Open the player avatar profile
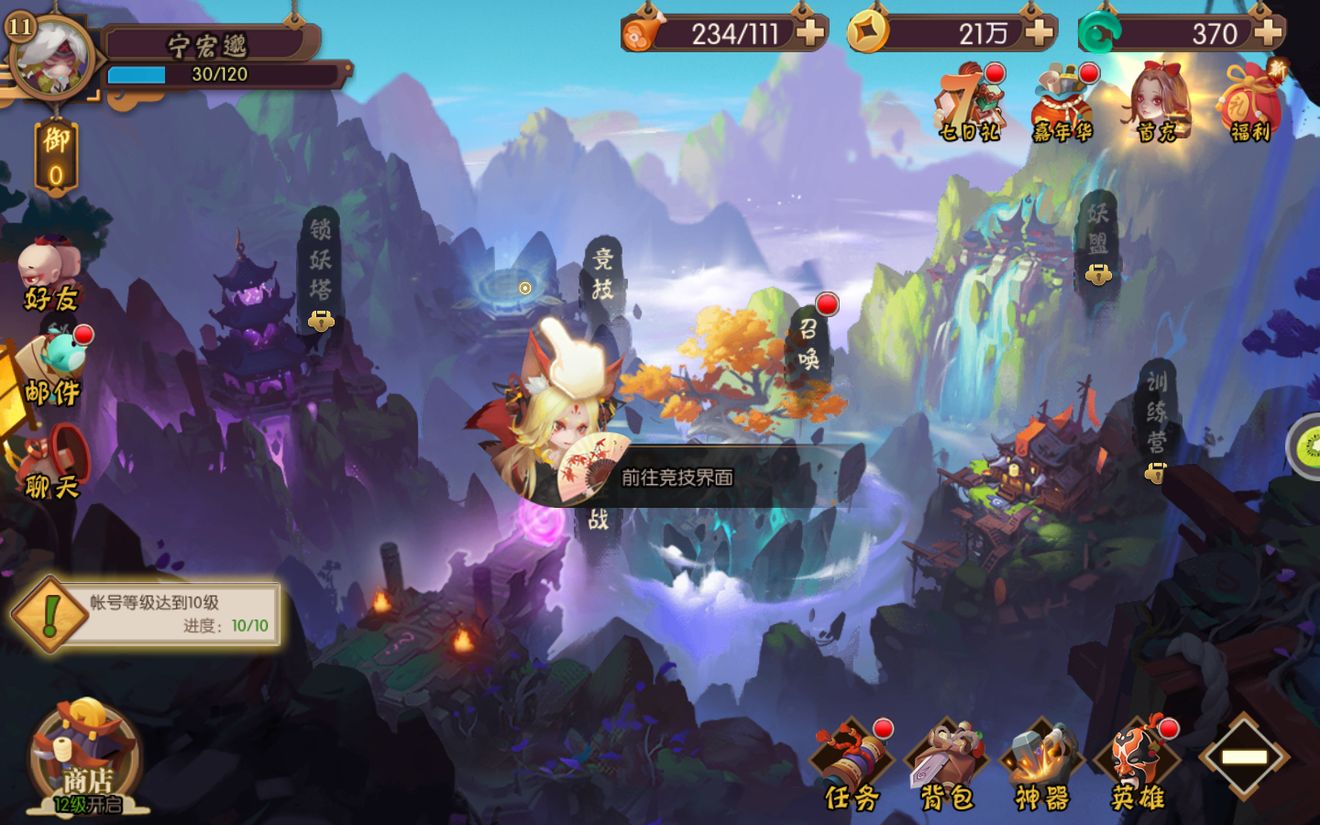This screenshot has height=825, width=1320. [50, 58]
